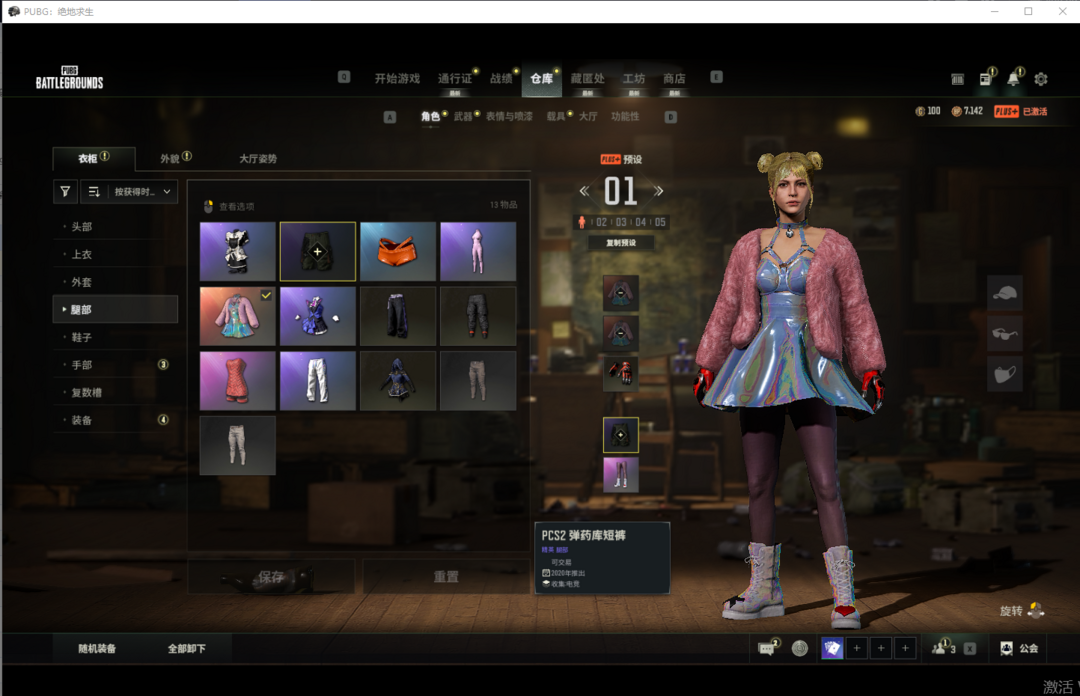The height and width of the screenshot is (696, 1080).
Task: Select the orange shorts item
Action: 398,252
